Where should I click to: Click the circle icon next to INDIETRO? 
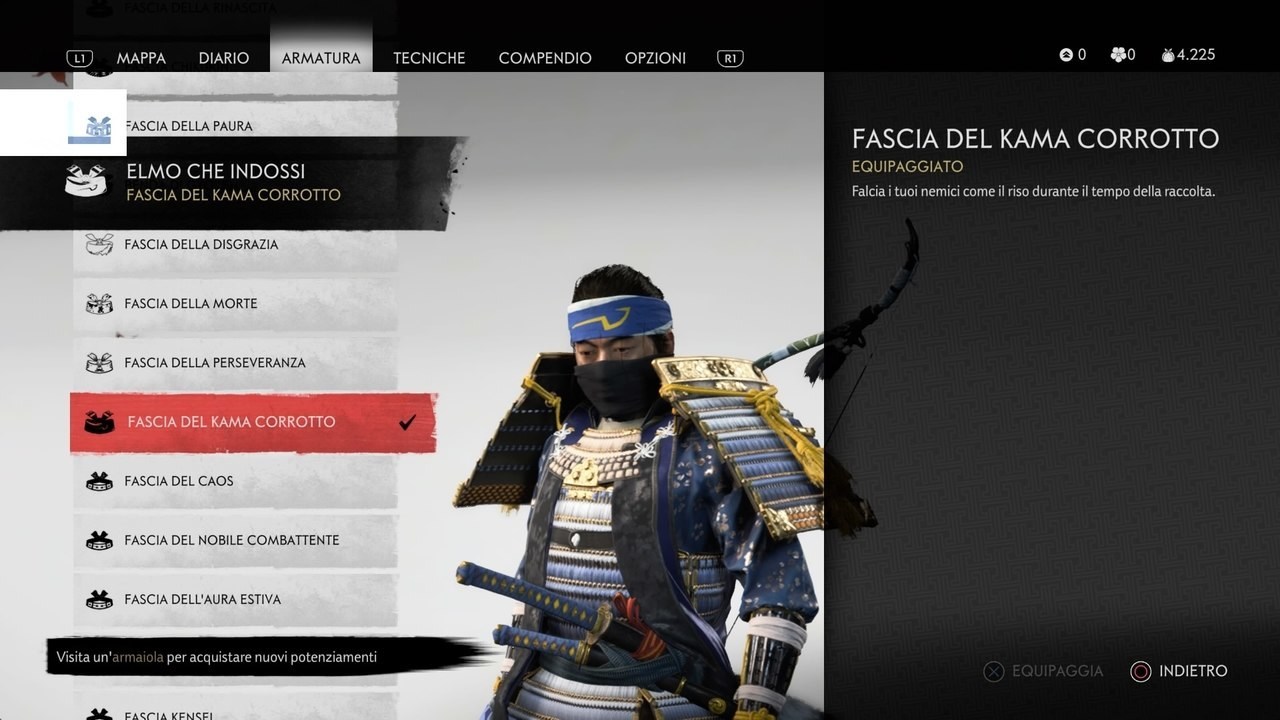1140,671
